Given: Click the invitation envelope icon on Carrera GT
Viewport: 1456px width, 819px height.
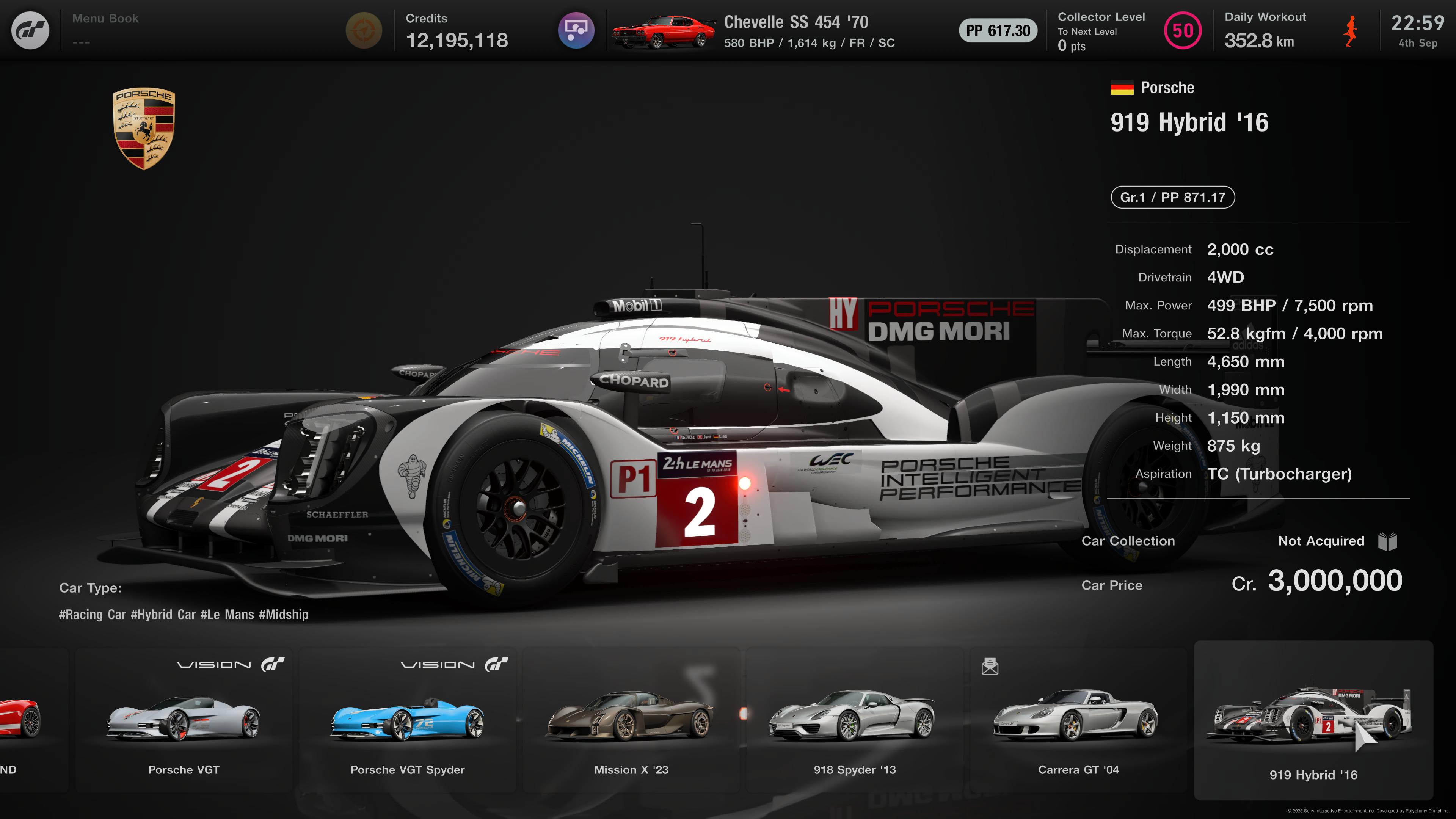Looking at the screenshot, I should (x=990, y=667).
